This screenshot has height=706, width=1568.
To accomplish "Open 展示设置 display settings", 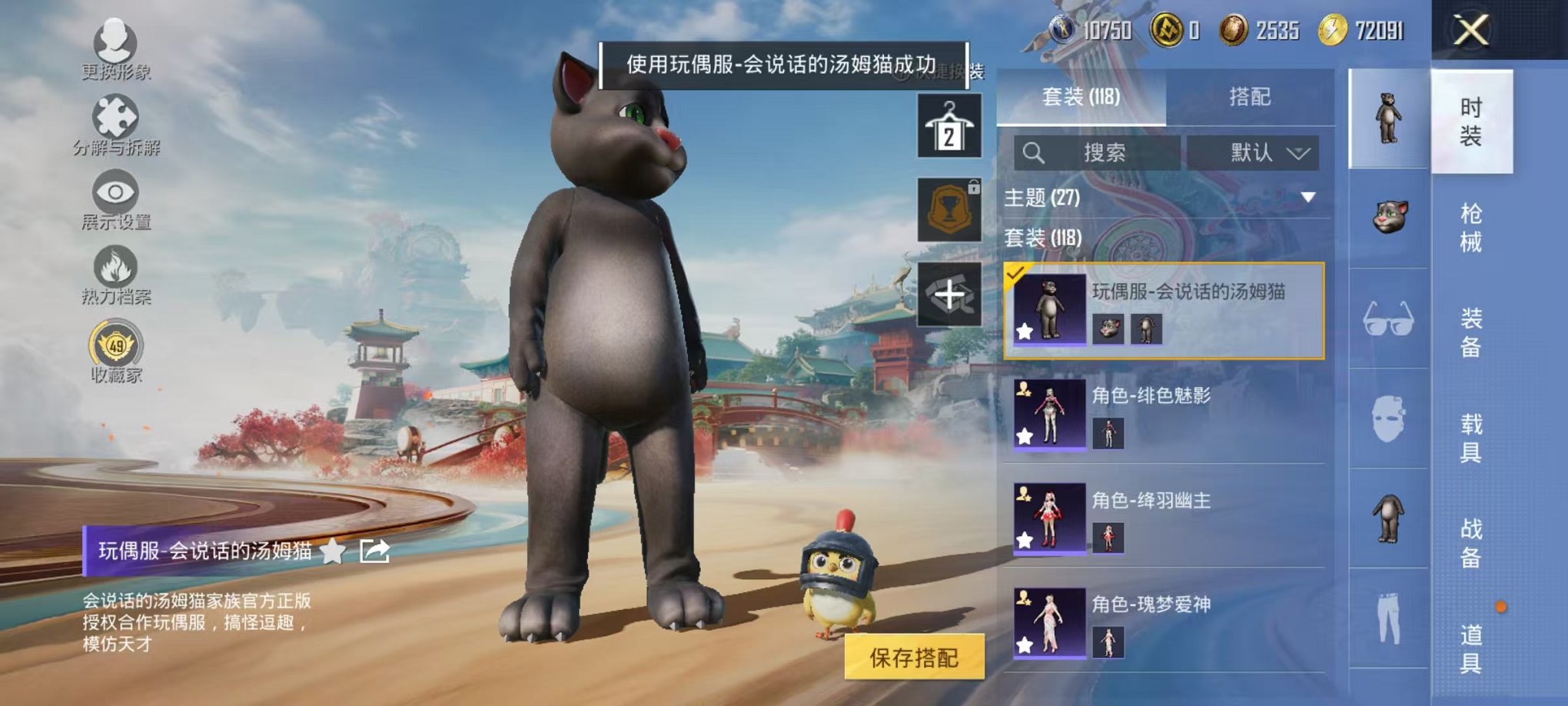I will pos(114,192).
